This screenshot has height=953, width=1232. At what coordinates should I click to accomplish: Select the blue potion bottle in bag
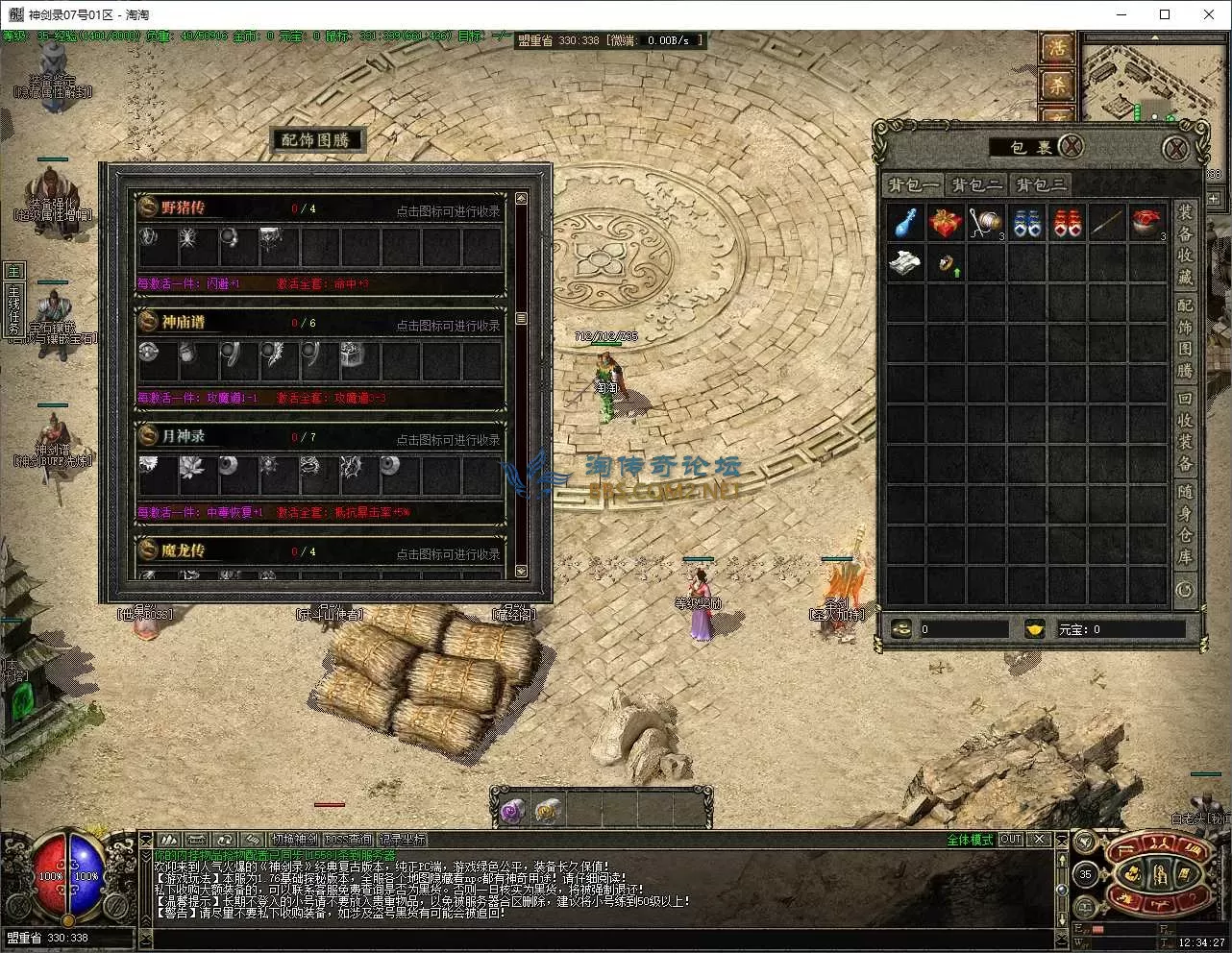(905, 222)
